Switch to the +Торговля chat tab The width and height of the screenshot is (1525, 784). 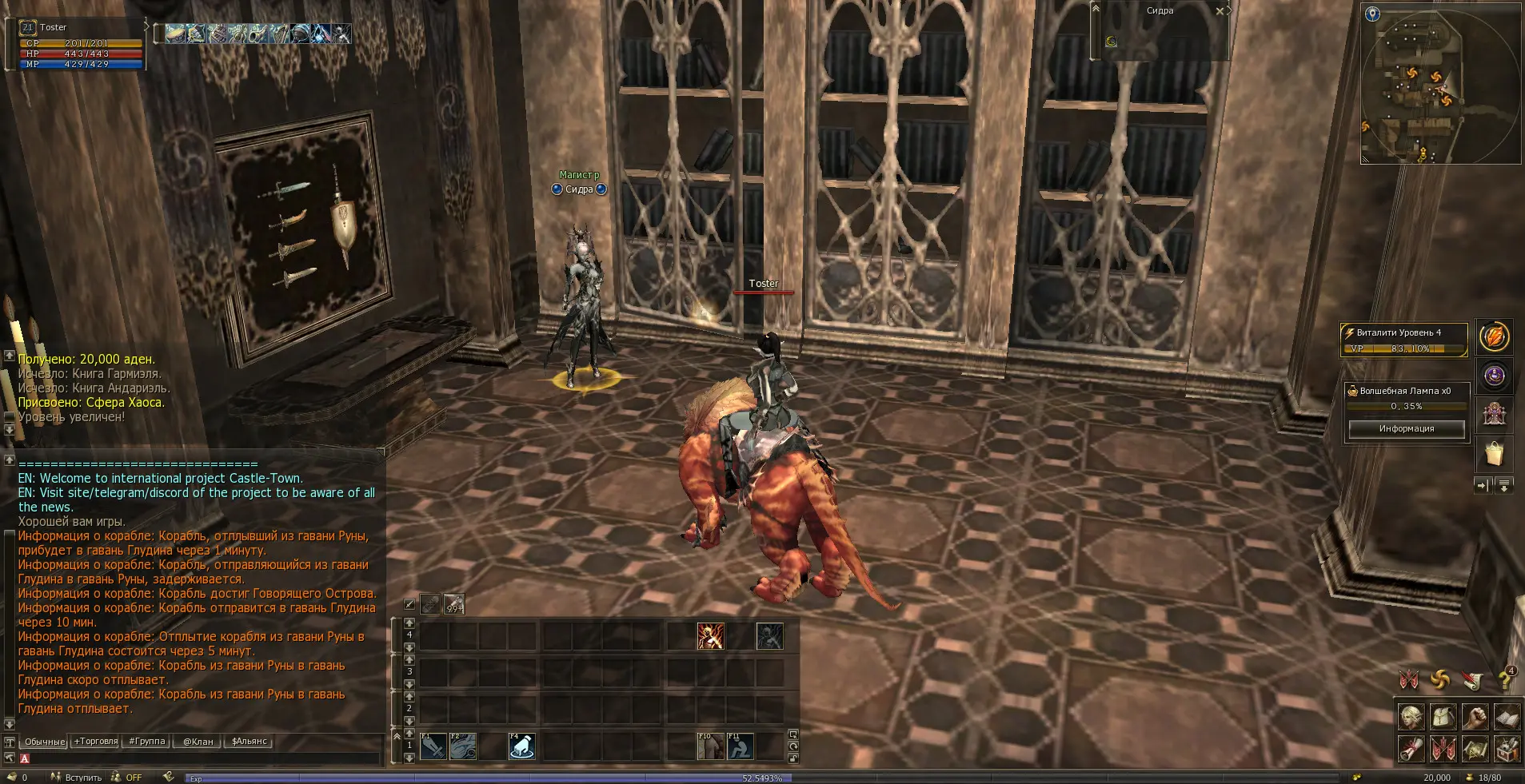tap(95, 742)
